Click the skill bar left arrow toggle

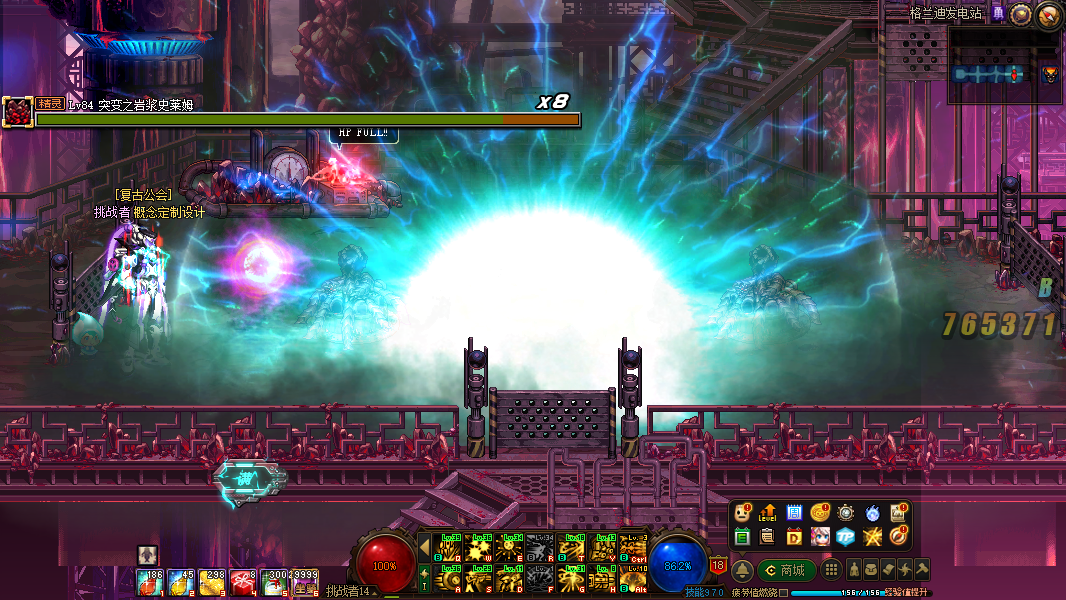(424, 547)
